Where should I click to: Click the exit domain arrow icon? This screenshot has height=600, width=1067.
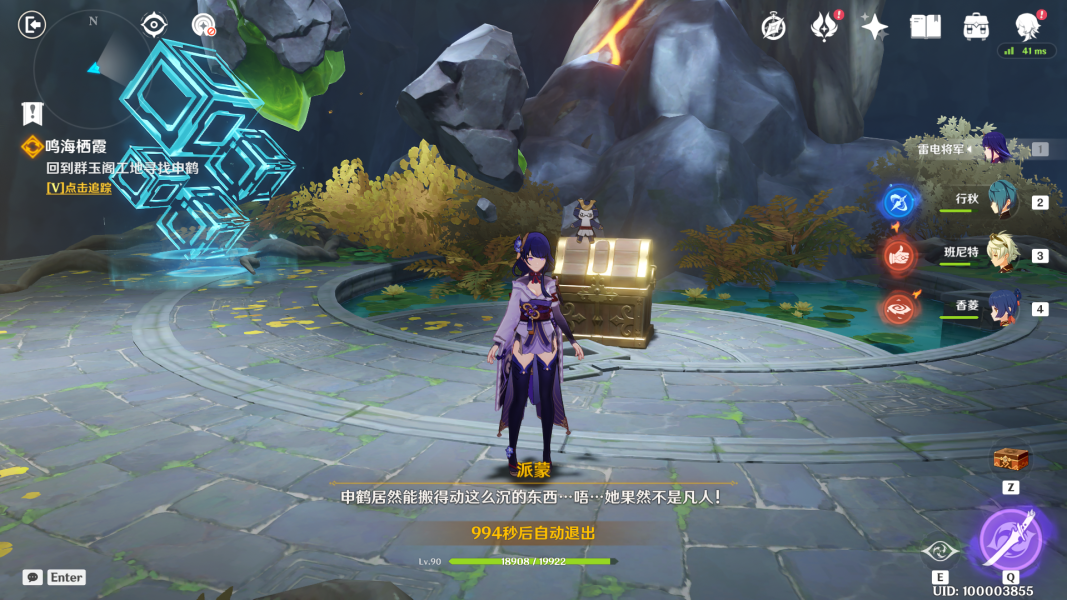[x=32, y=24]
